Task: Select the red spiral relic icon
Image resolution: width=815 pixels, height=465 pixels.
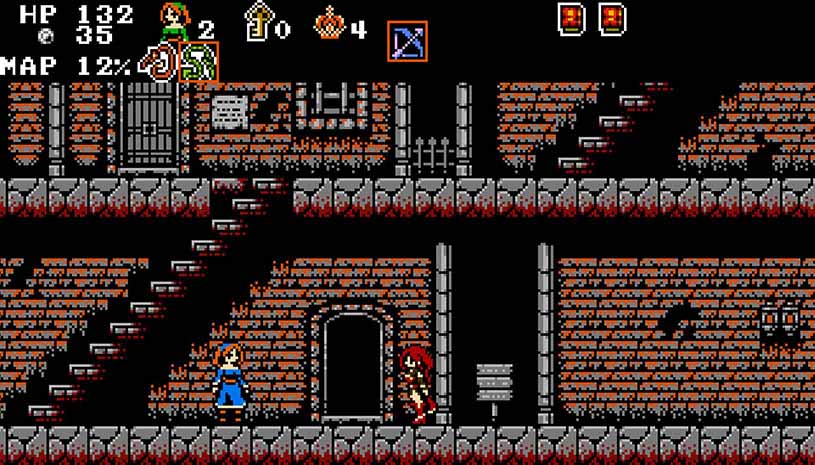Action: coord(158,63)
